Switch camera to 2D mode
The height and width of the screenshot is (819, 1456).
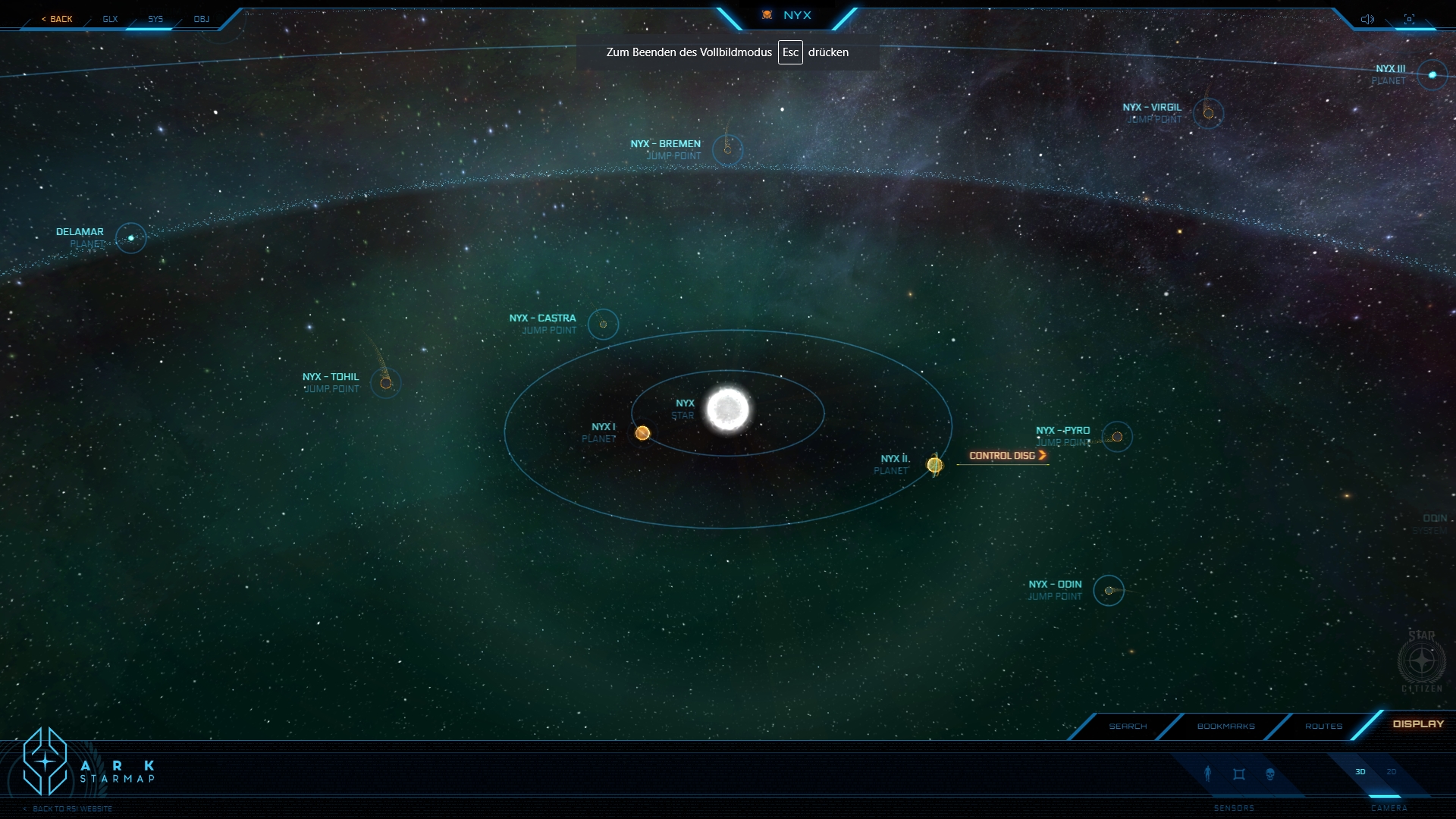(x=1392, y=772)
